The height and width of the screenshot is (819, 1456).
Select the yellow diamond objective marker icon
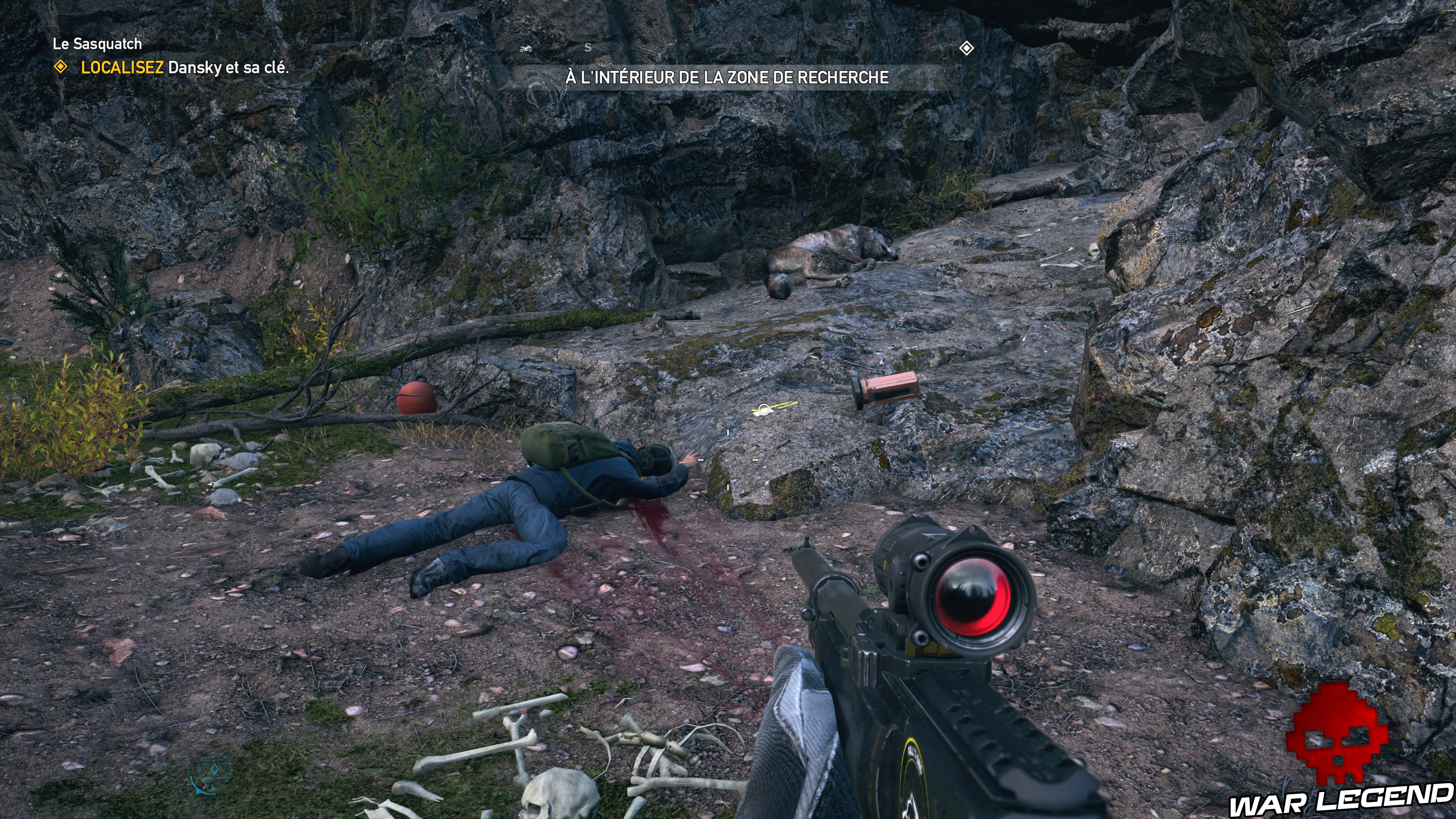click(x=61, y=67)
